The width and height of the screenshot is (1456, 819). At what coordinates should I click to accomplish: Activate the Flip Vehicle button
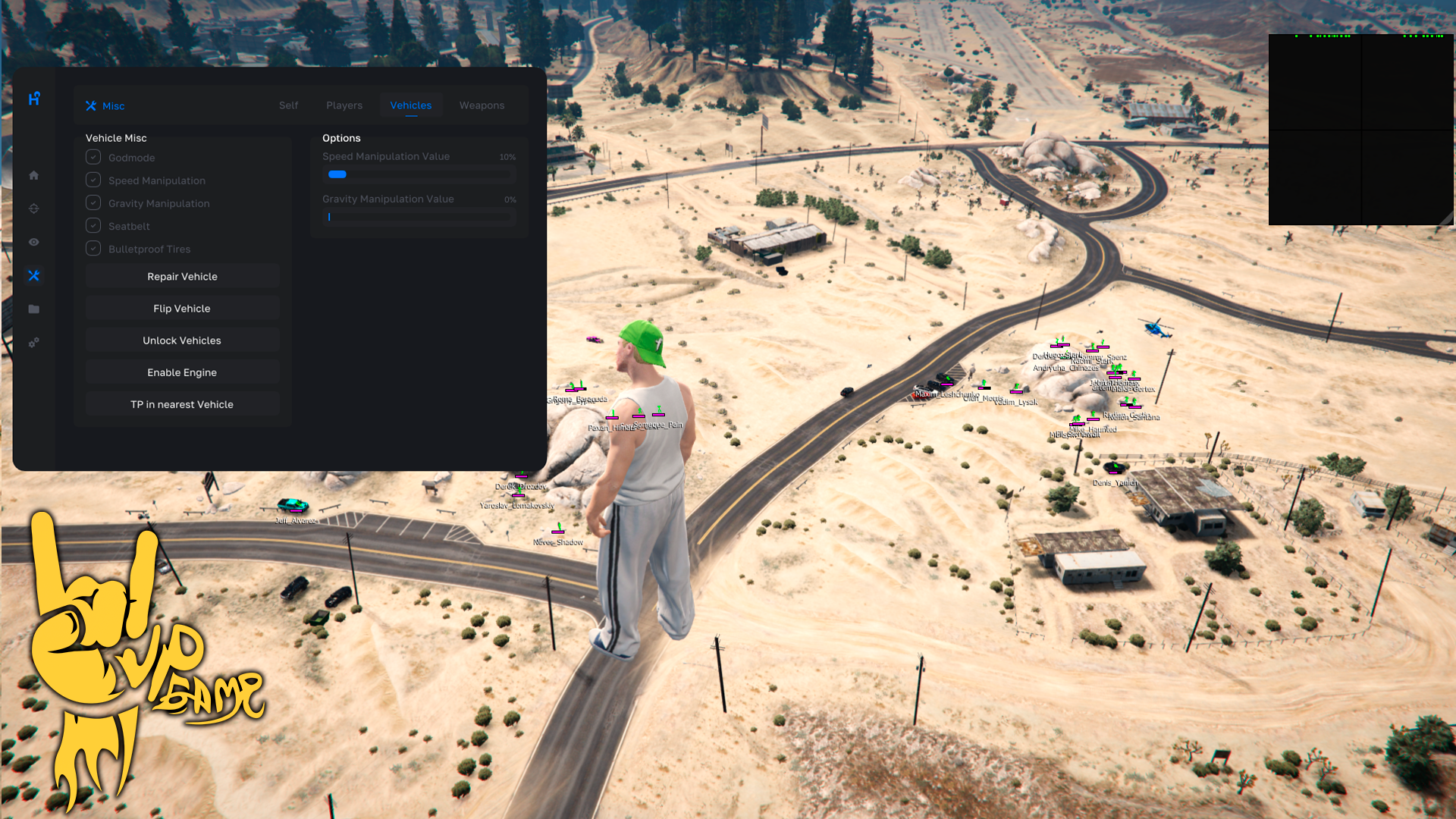pyautogui.click(x=182, y=309)
